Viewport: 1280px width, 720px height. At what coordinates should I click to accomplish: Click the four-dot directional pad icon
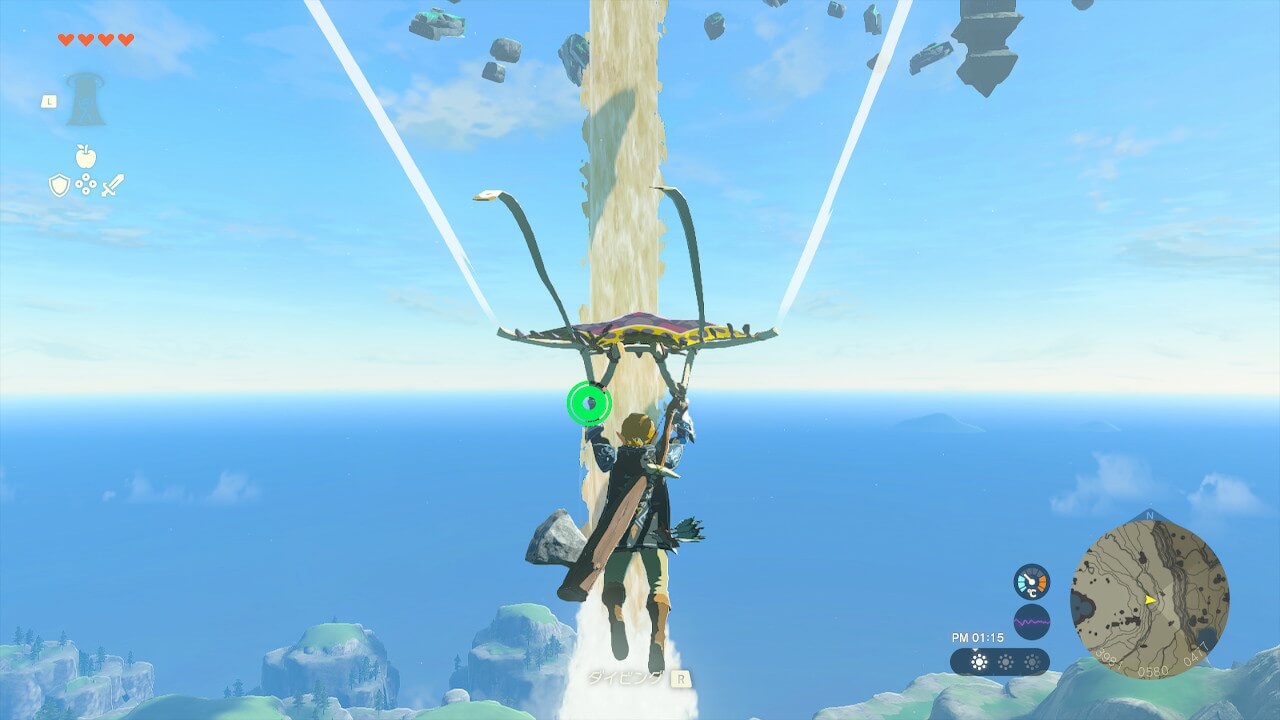(86, 185)
